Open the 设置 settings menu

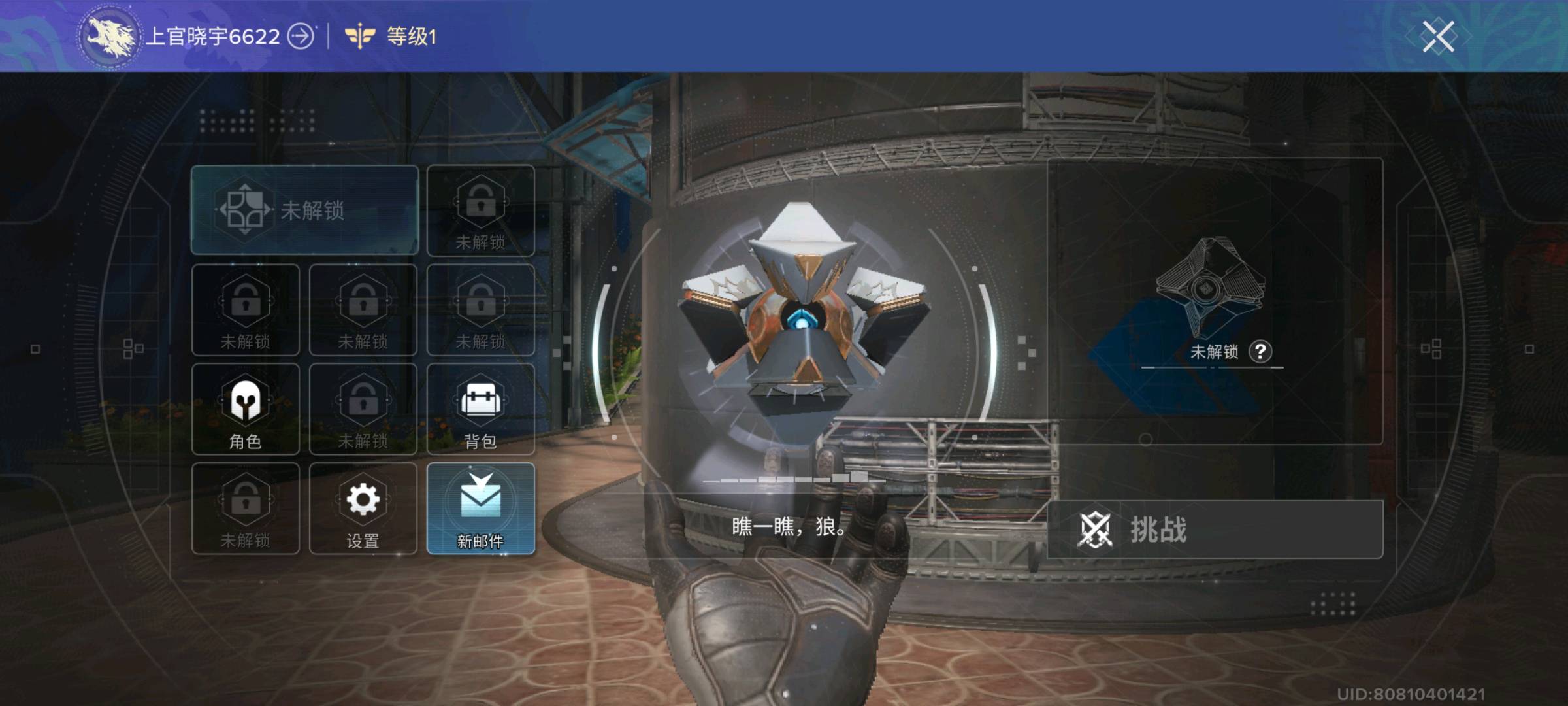pyautogui.click(x=363, y=509)
